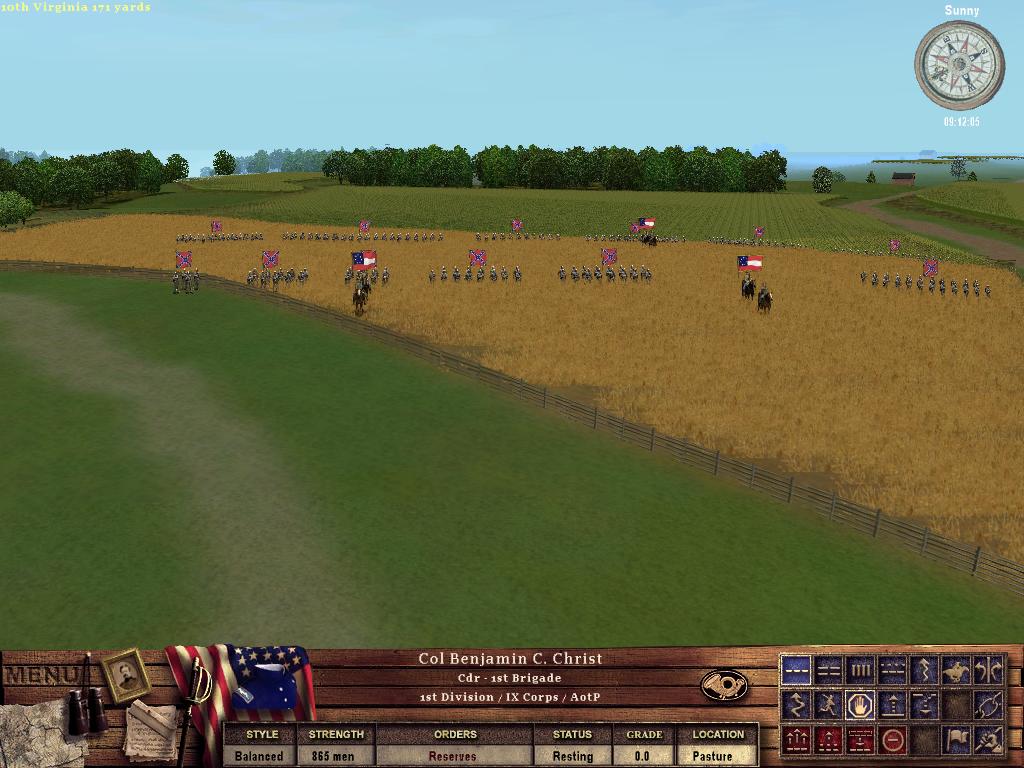Screen dimensions: 1024x768
Task: Click the bugle horn button
Action: pos(724,685)
